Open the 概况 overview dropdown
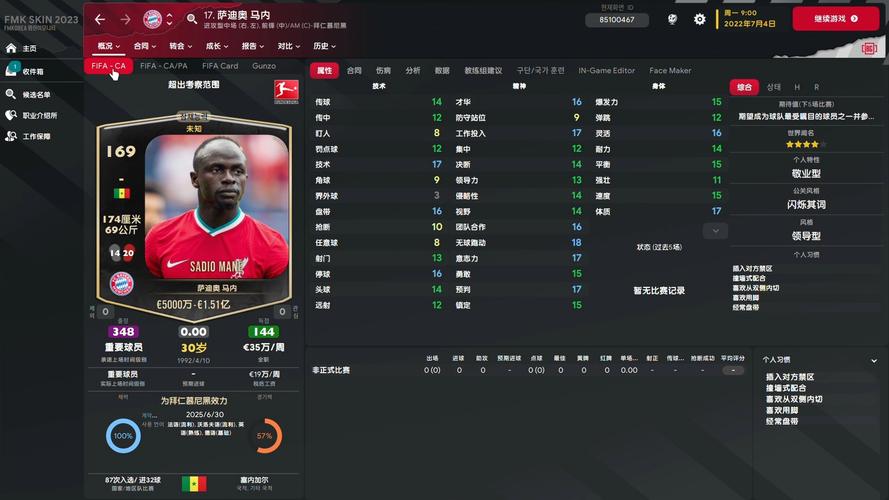Viewport: 889px width, 500px height. pos(108,46)
